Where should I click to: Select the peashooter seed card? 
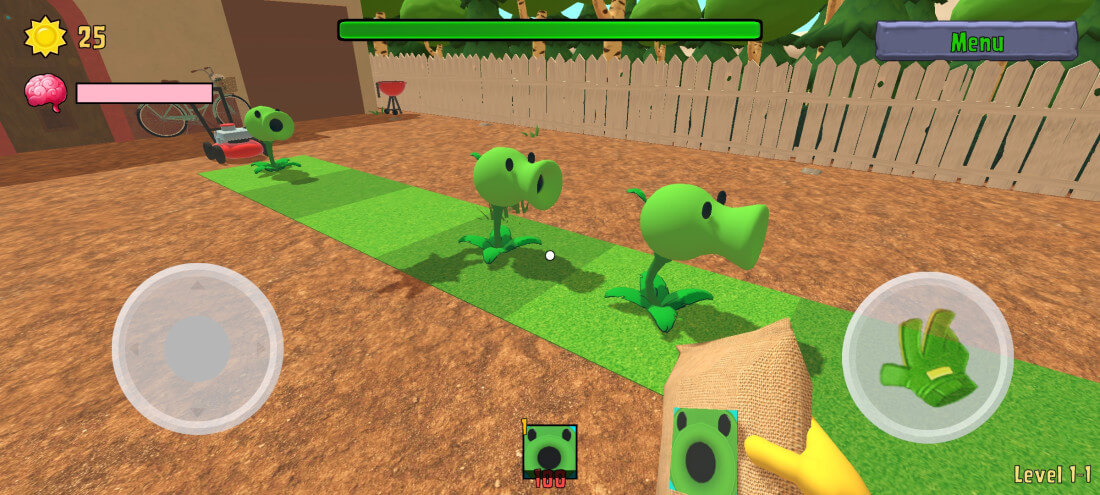[x=549, y=451]
